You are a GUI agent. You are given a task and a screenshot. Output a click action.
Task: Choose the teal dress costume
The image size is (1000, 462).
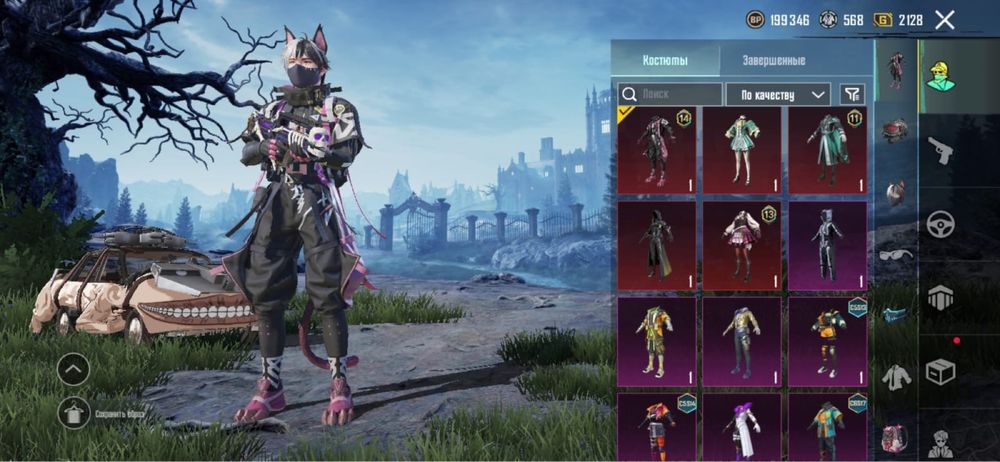click(x=741, y=150)
